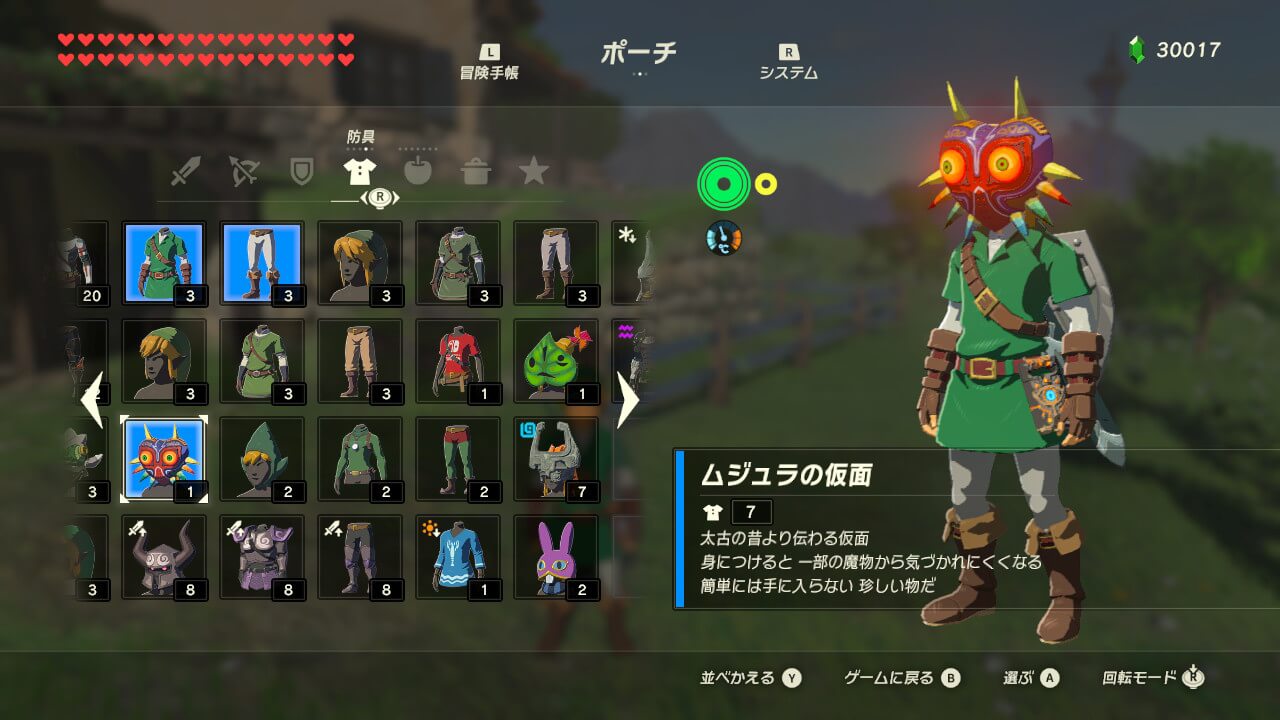1280x720 pixels.
Task: Select the equipped green tunic slot
Action: pos(164,263)
